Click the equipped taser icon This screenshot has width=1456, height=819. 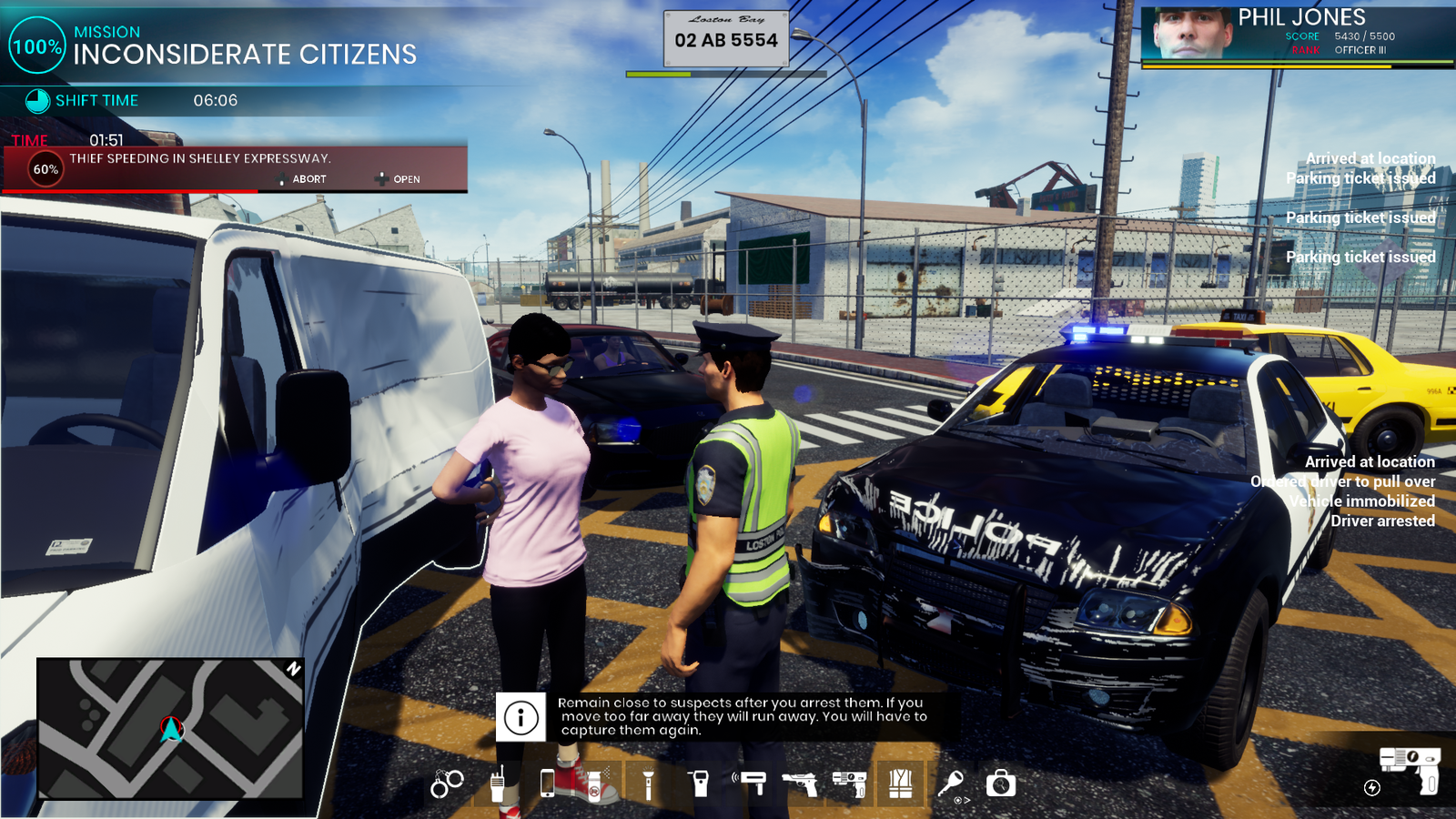coord(1410,768)
